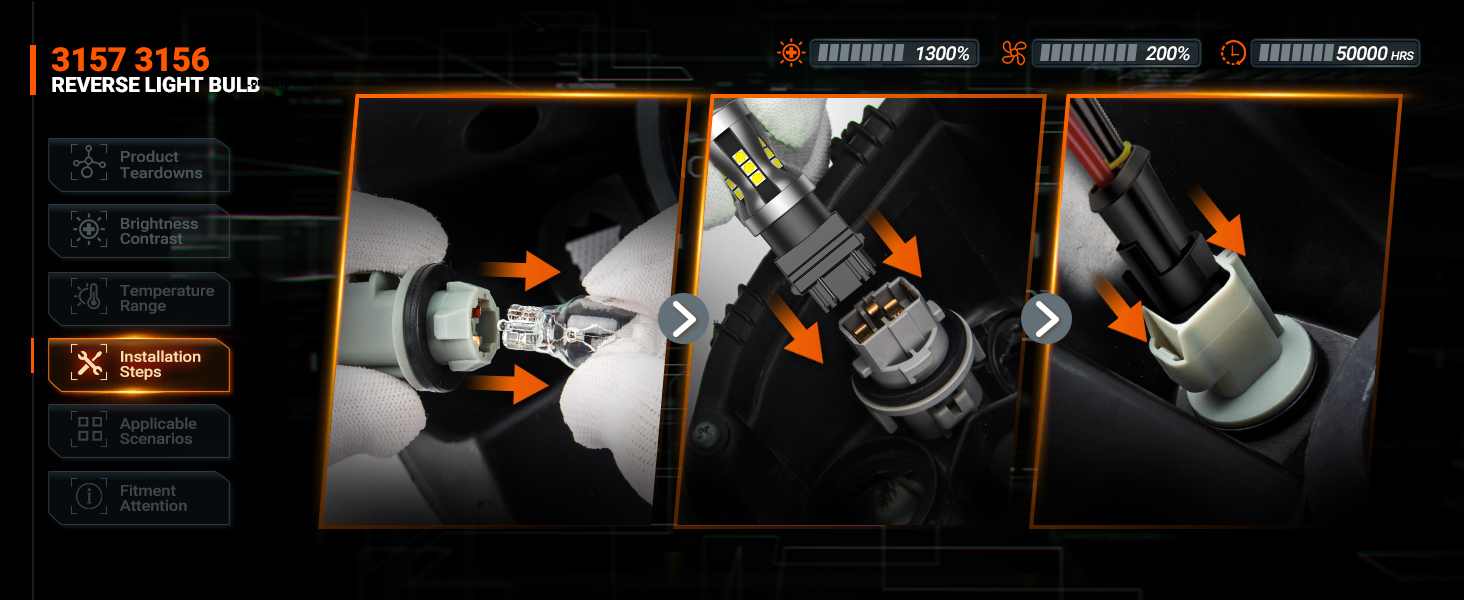The width and height of the screenshot is (1464, 600).
Task: Open the Fitment Attention tab
Action: [x=139, y=498]
